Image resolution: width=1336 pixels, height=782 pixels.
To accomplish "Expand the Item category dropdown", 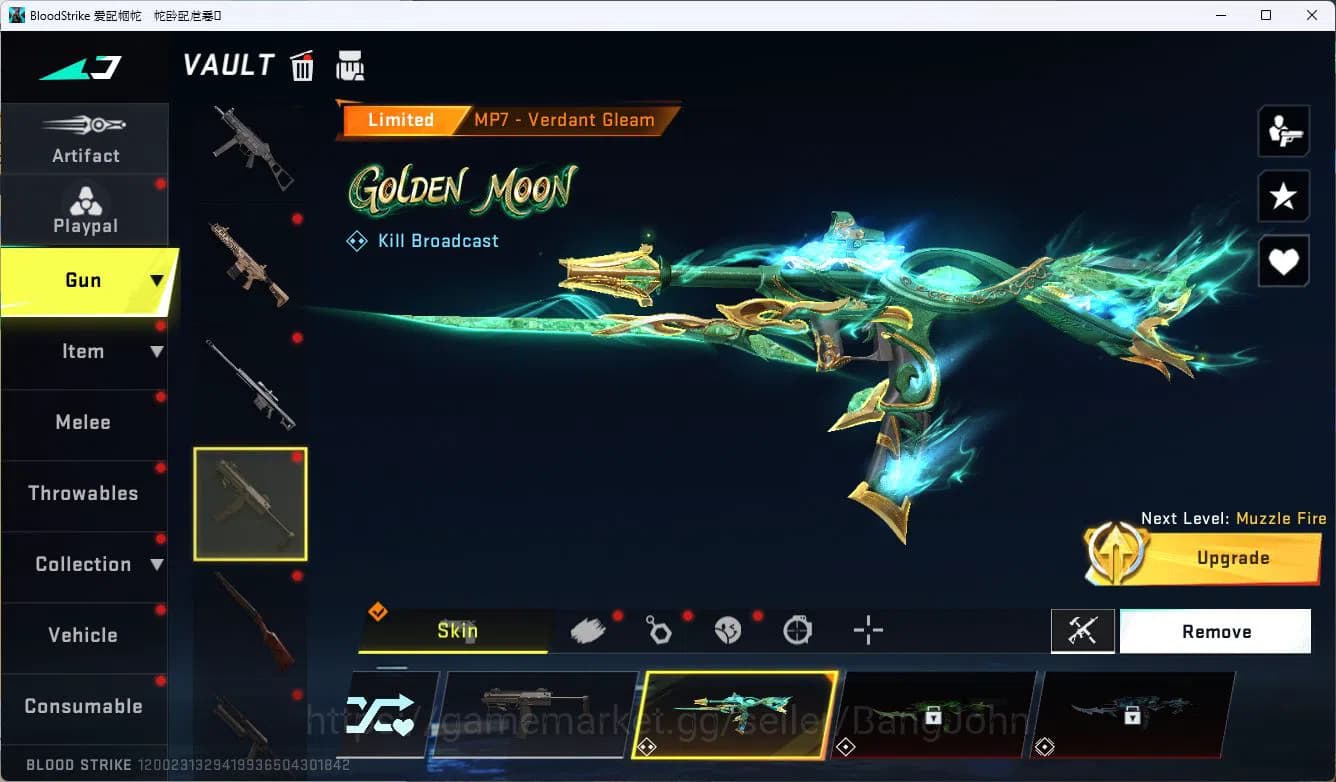I will click(x=157, y=351).
